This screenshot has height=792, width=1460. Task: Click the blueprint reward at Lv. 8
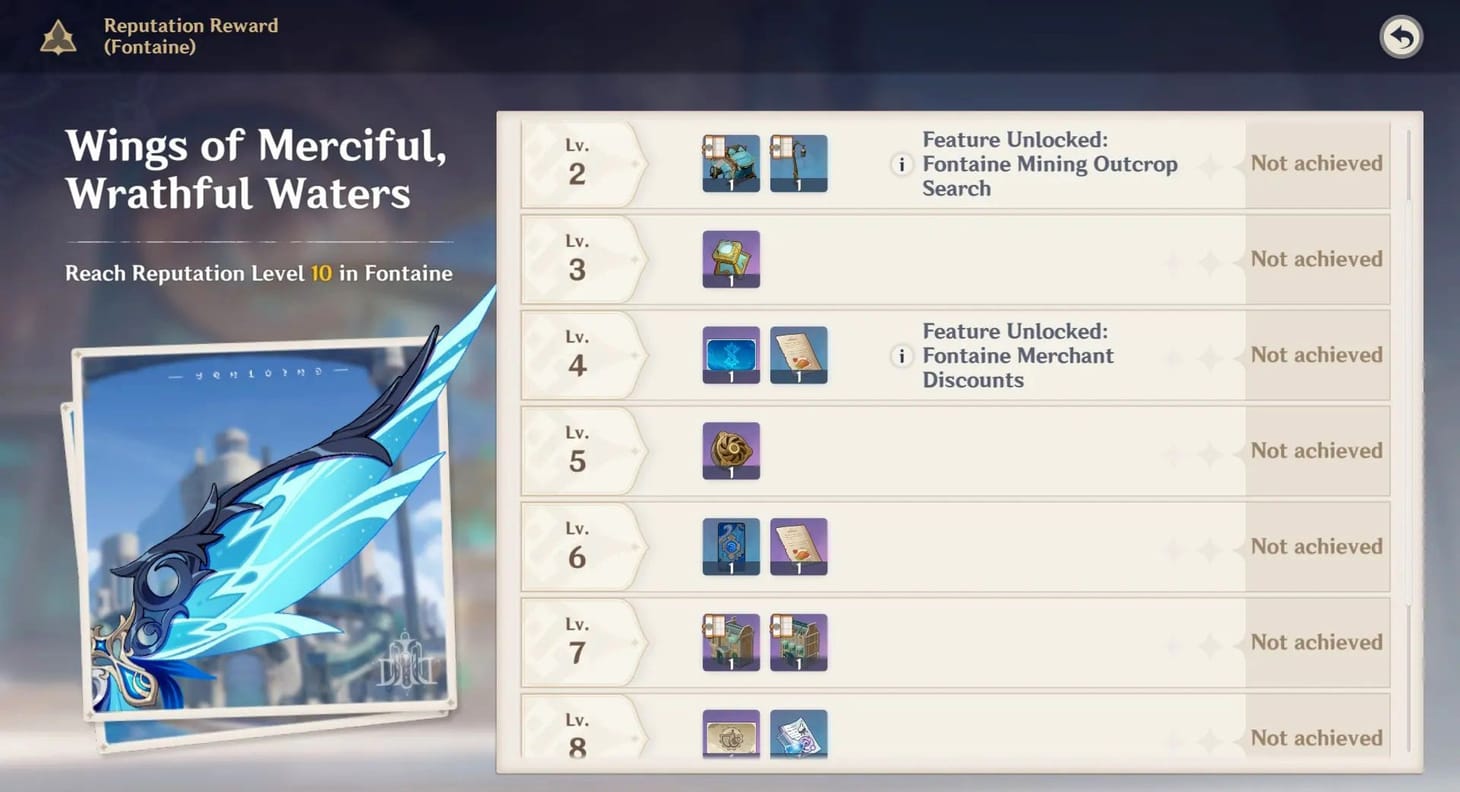pos(798,735)
